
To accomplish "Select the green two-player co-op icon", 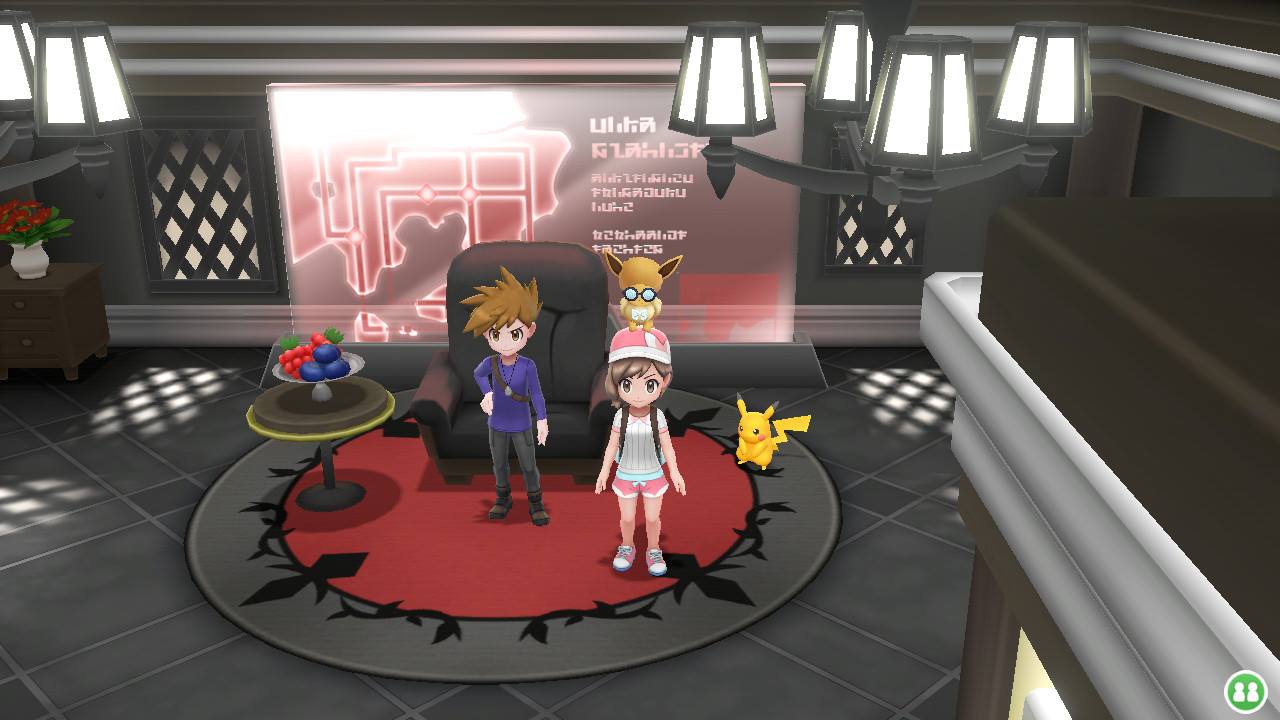I will coord(1246,691).
